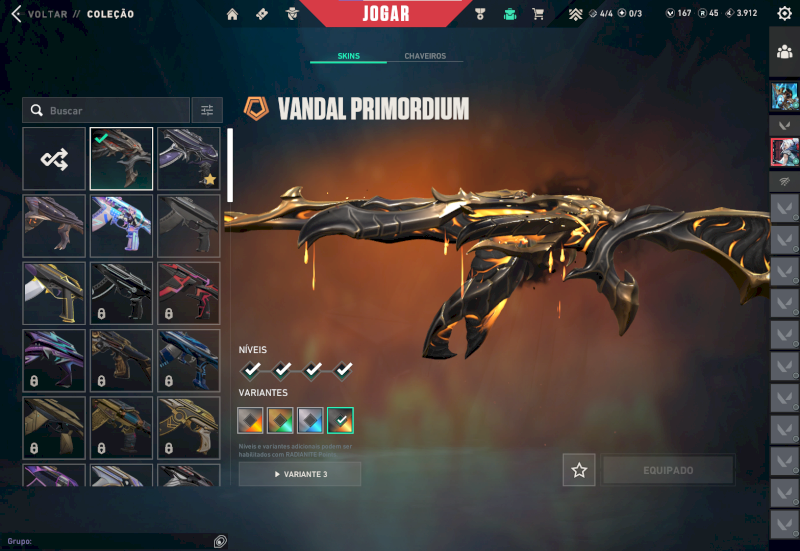
Task: Go back using the Voltar button
Action: click(40, 14)
